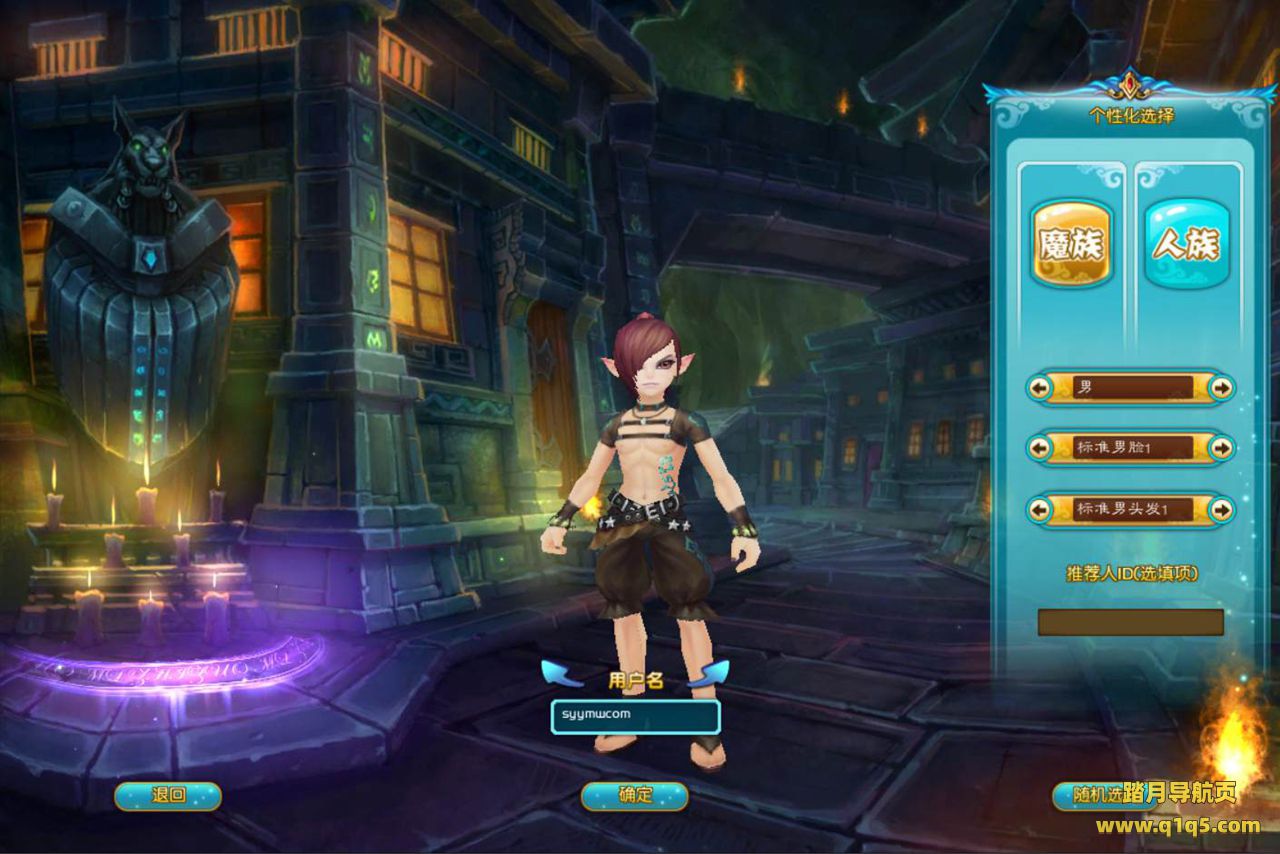The width and height of the screenshot is (1280, 854).
Task: Click the 用户名 username field
Action: [635, 716]
